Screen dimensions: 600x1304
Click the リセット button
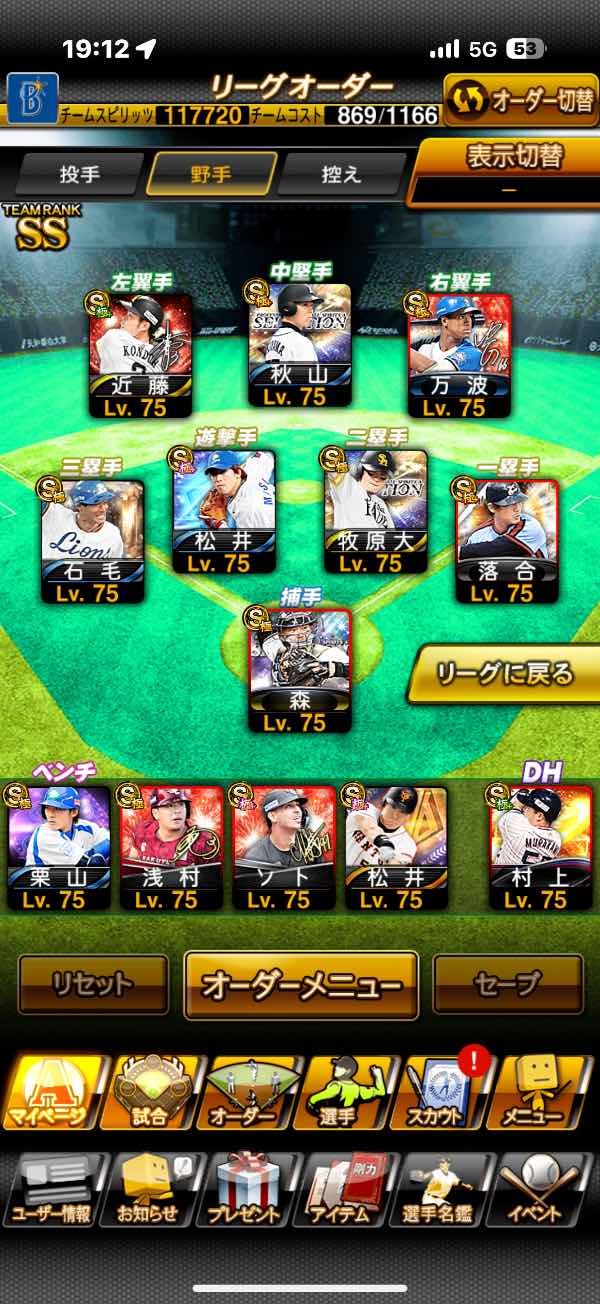(x=93, y=985)
